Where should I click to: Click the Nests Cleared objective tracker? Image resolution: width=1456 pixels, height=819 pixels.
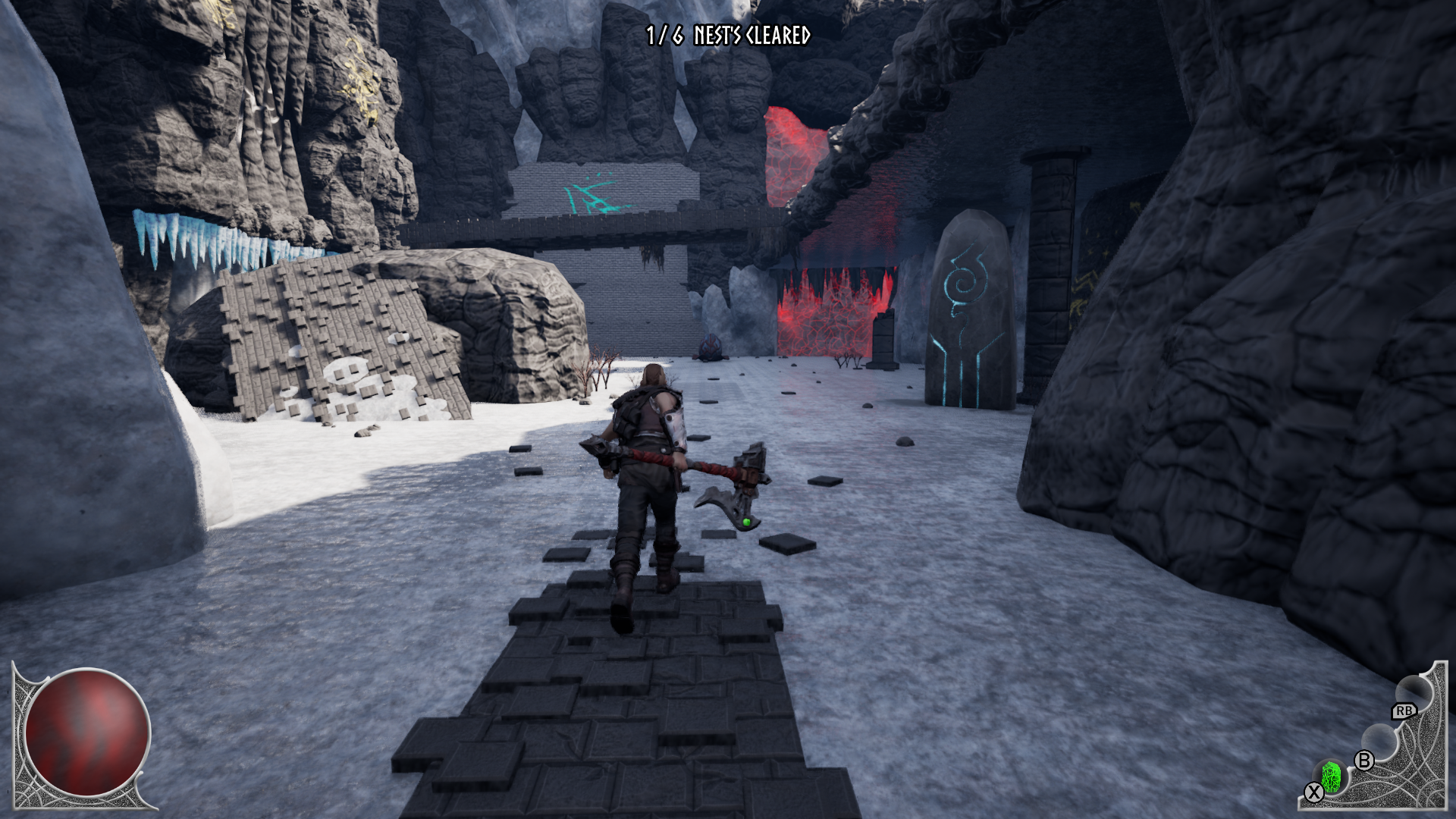728,36
